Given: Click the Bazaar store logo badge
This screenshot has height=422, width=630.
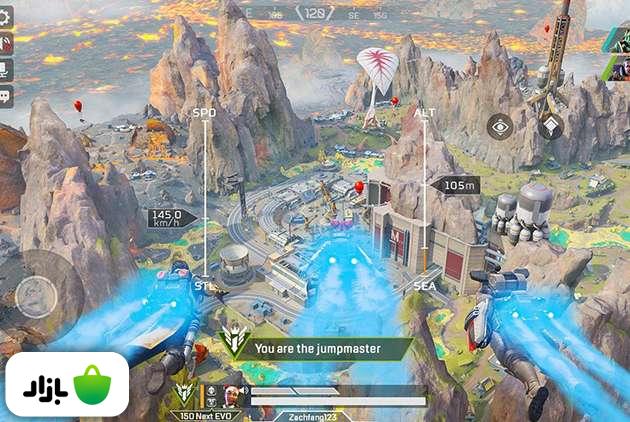Looking at the screenshot, I should (67, 385).
